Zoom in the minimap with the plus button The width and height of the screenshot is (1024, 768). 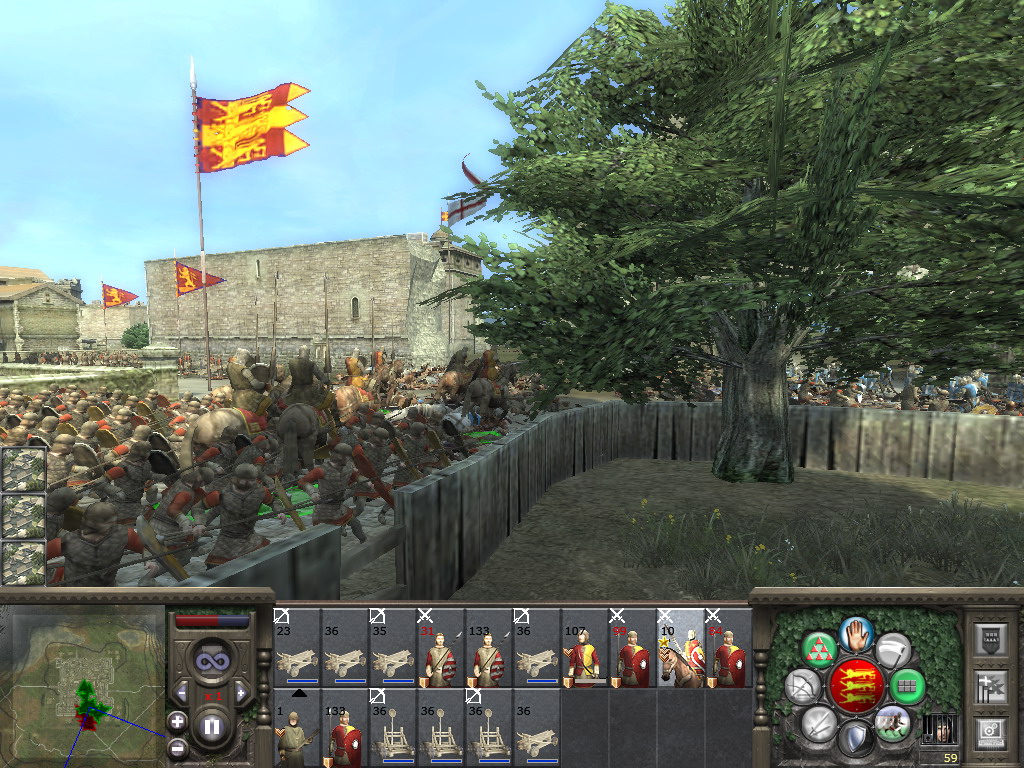(177, 721)
